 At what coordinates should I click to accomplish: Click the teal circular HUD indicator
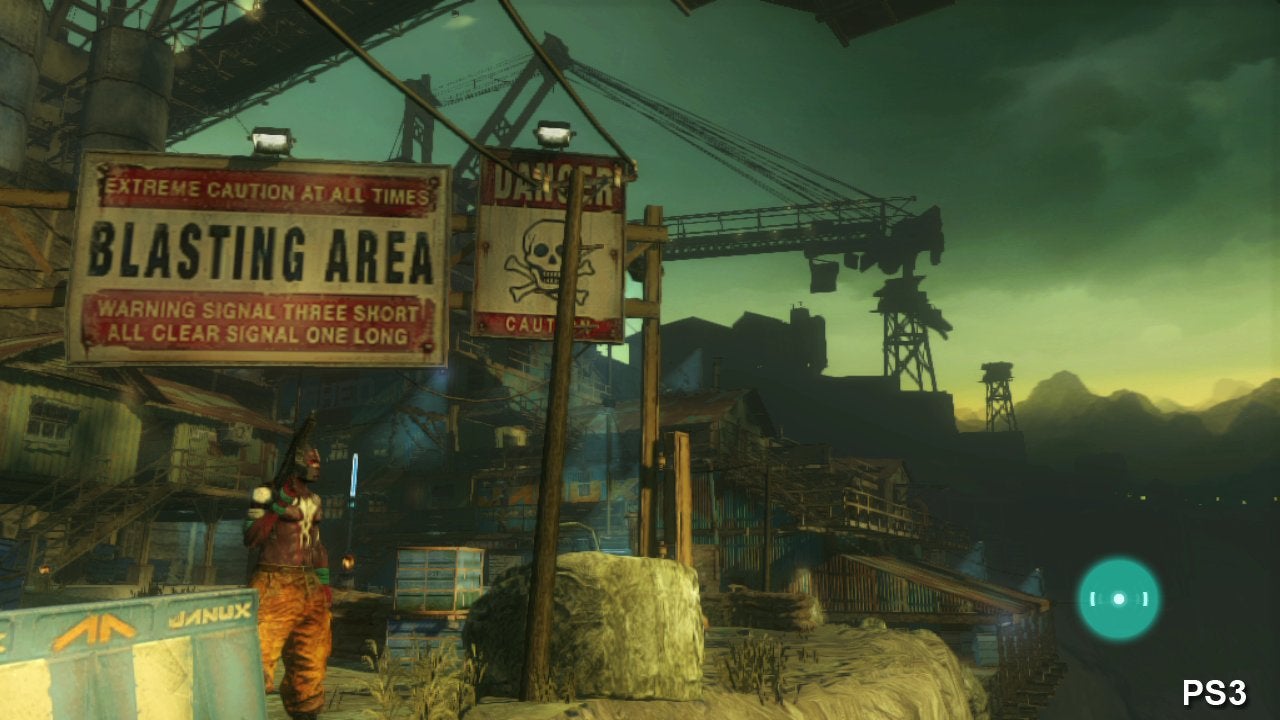pyautogui.click(x=1118, y=599)
